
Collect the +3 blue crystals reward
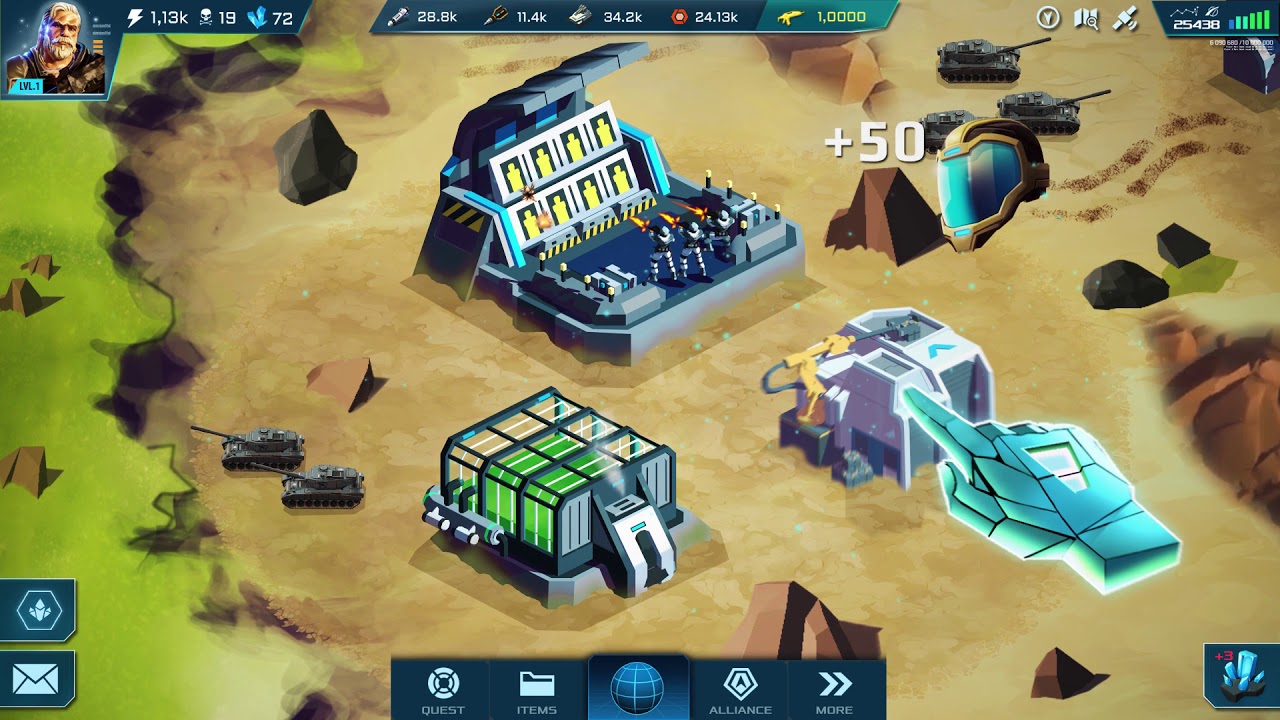pyautogui.click(x=1241, y=679)
